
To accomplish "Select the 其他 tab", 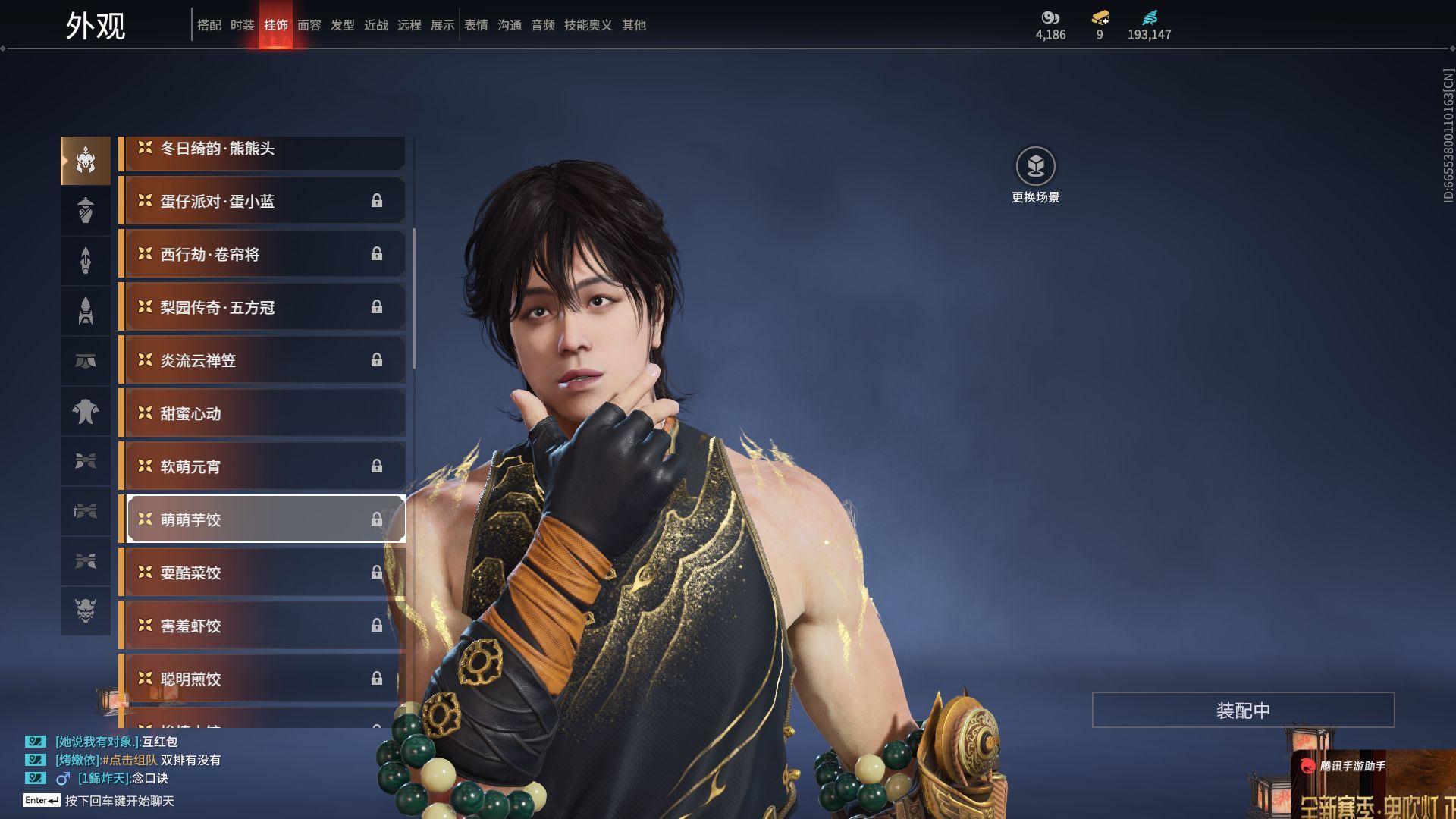I will click(x=633, y=25).
